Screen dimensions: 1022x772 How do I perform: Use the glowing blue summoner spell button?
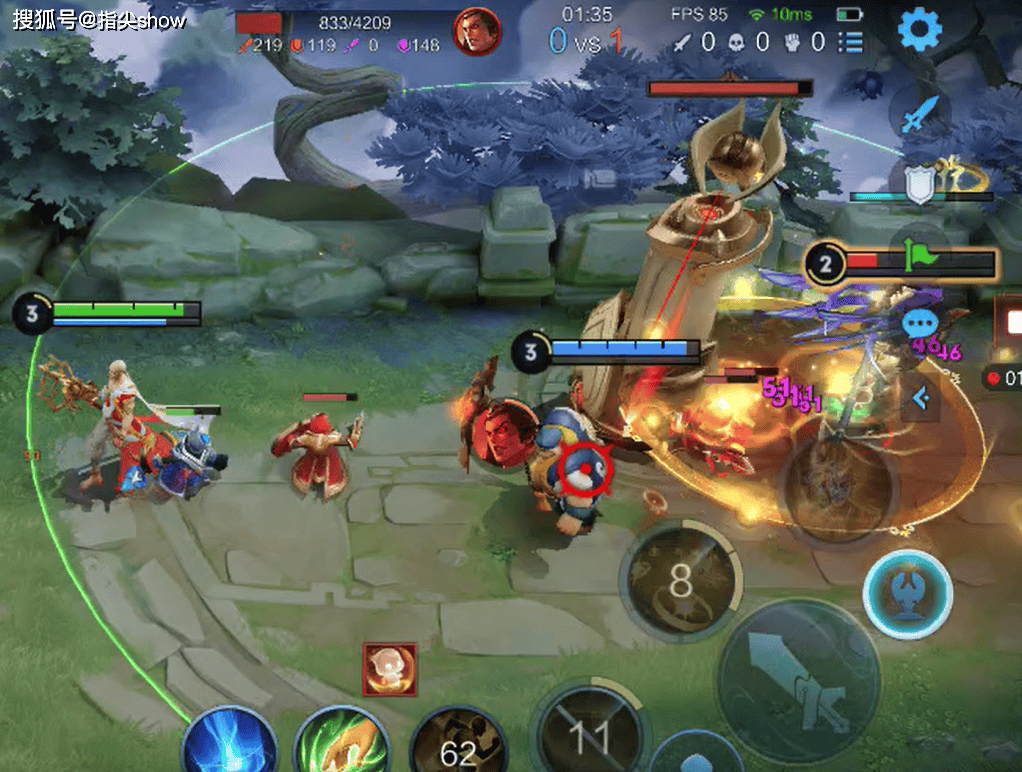(x=906, y=593)
